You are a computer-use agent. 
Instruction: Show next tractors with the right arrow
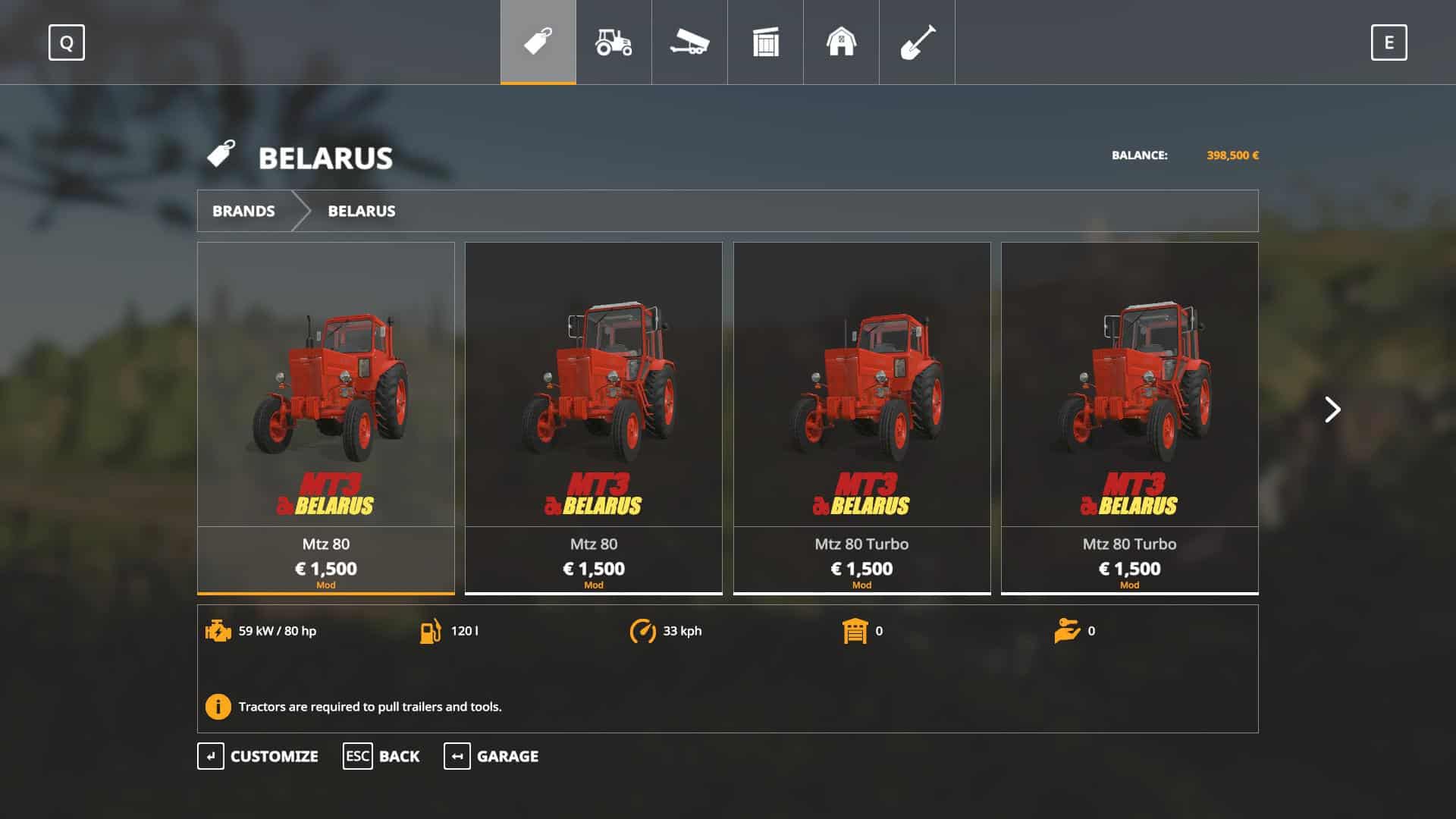1332,409
